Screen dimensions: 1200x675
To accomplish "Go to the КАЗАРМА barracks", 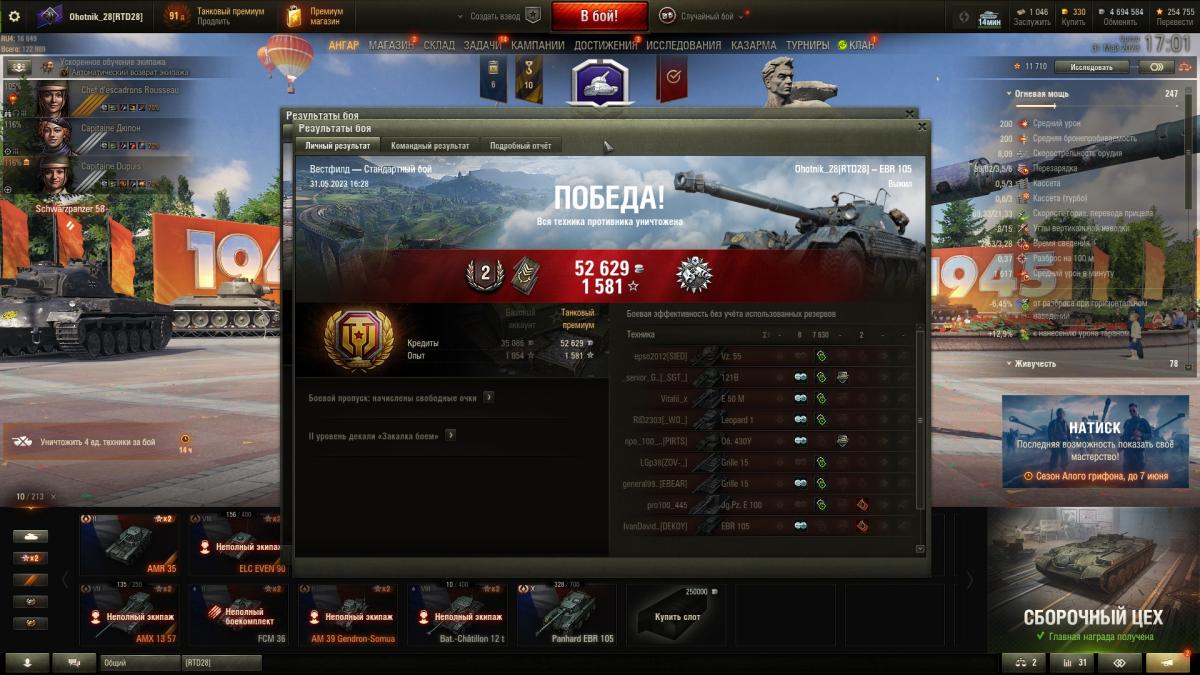I will [x=753, y=45].
